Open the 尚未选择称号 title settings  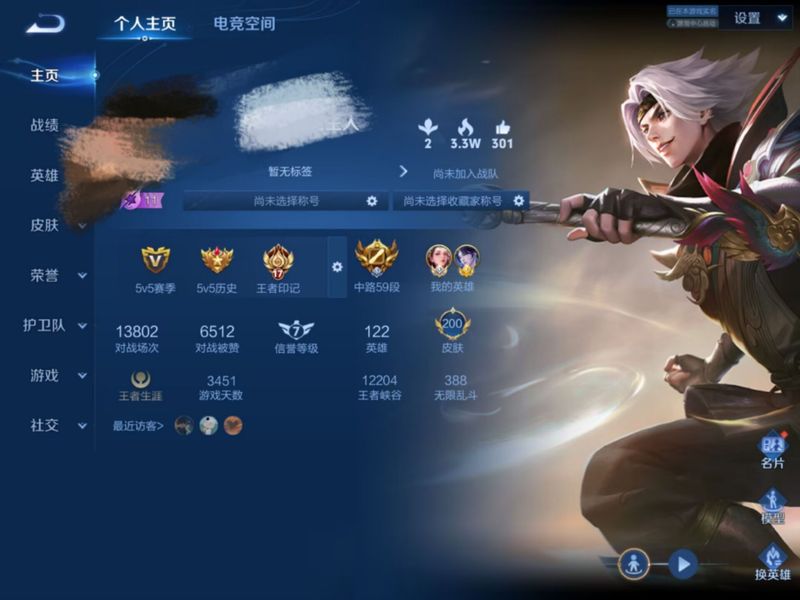click(x=372, y=201)
